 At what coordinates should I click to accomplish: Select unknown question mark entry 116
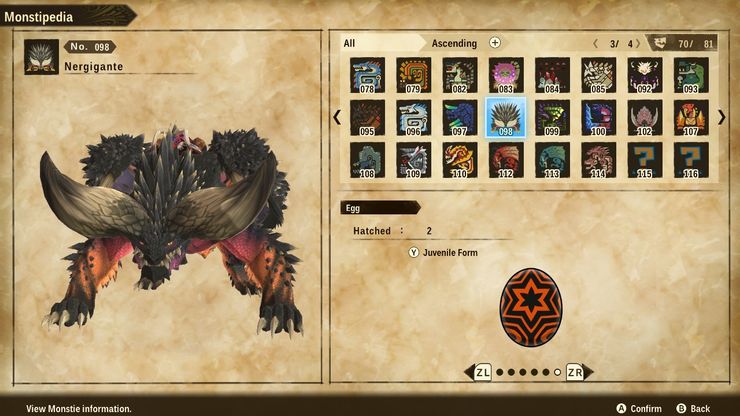691,160
